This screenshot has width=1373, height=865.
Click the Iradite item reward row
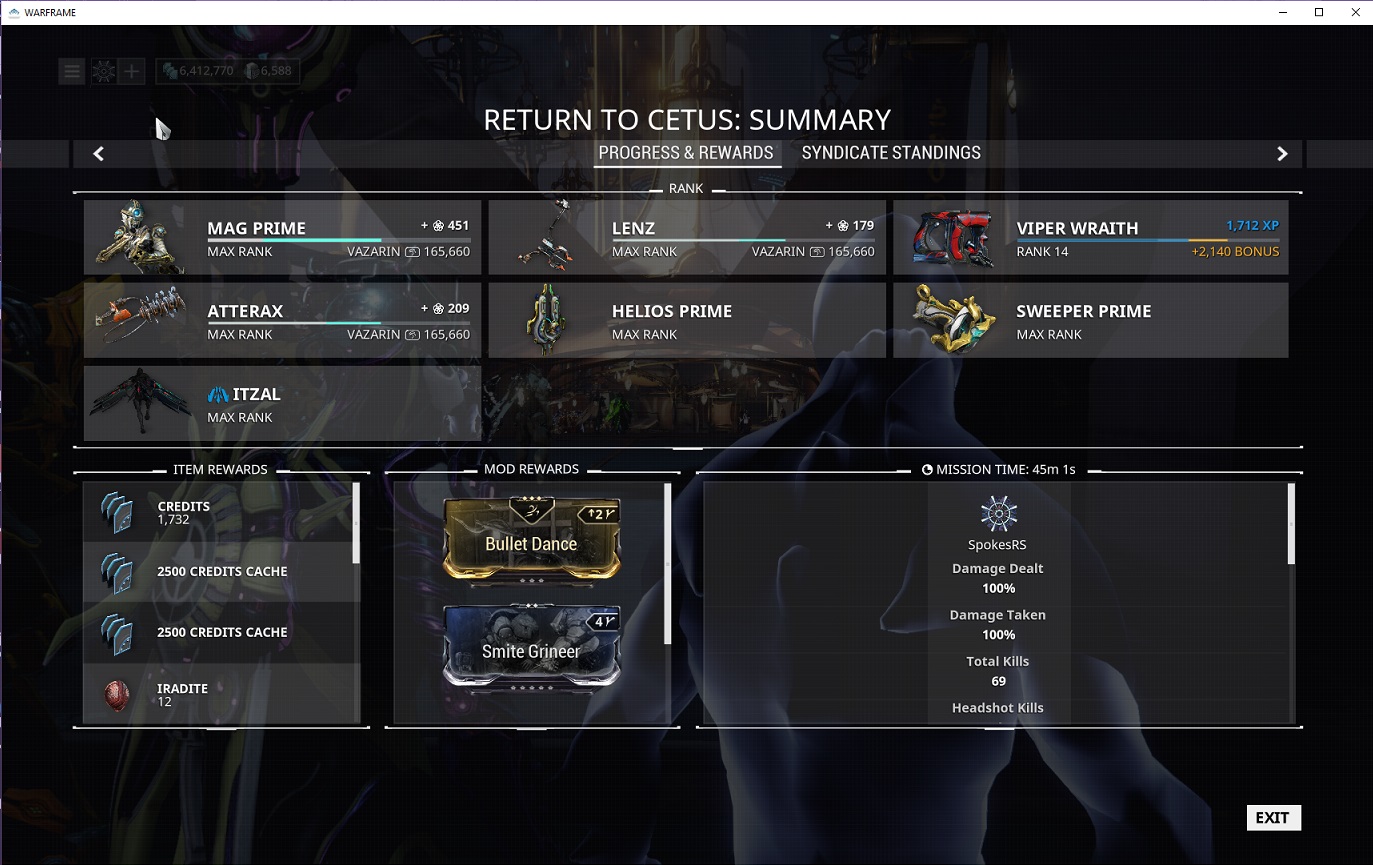(220, 694)
